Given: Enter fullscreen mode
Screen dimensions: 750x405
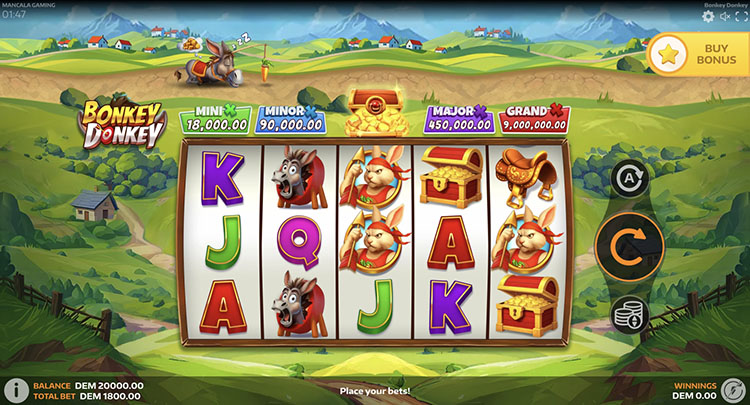Looking at the screenshot, I should tap(741, 16).
